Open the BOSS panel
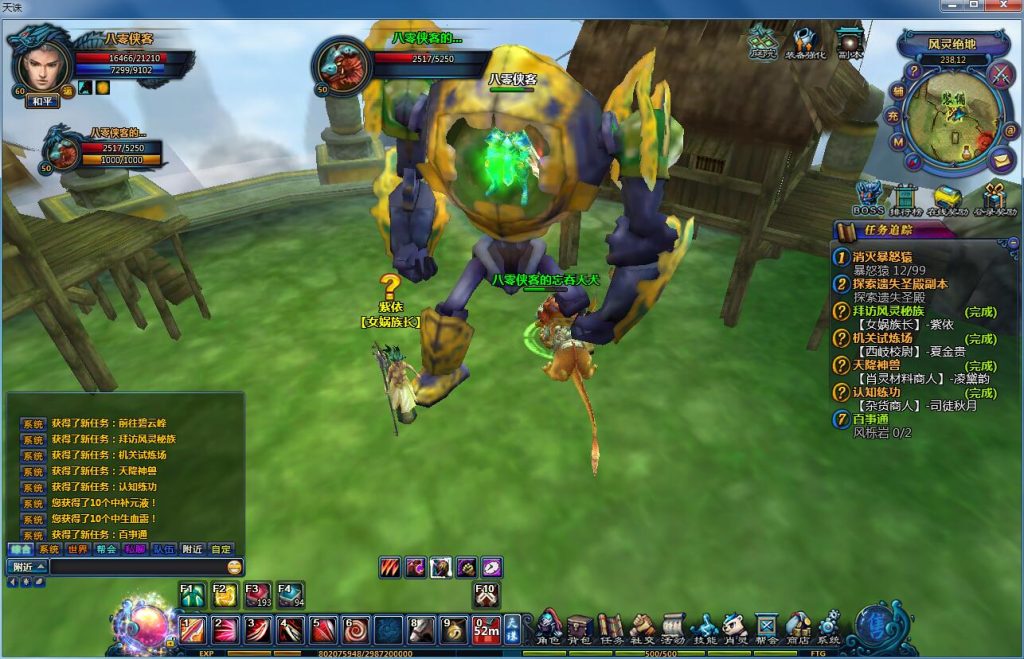This screenshot has width=1024, height=659. (x=868, y=196)
